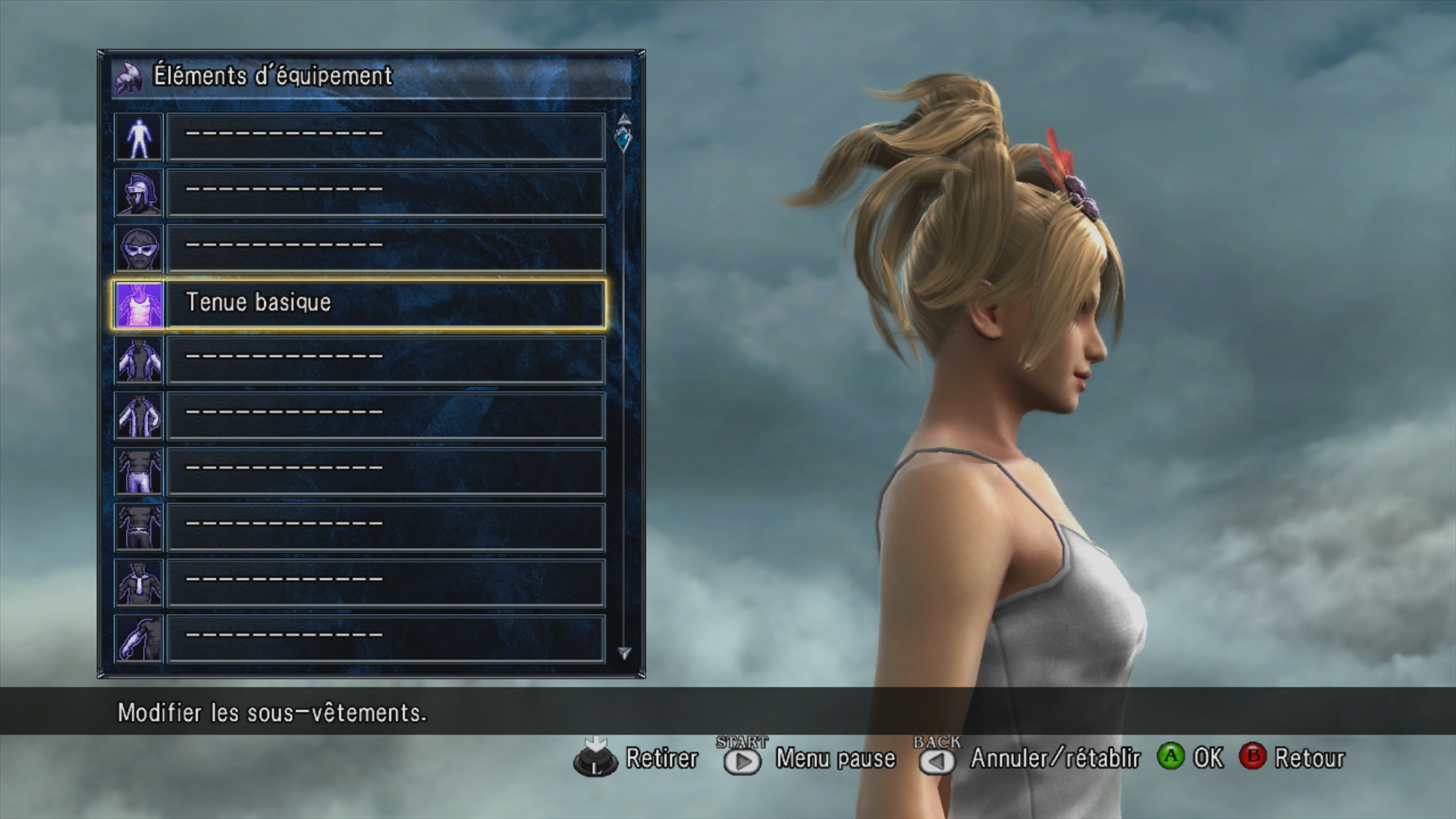Click the scrollbar's up arrow

624,118
